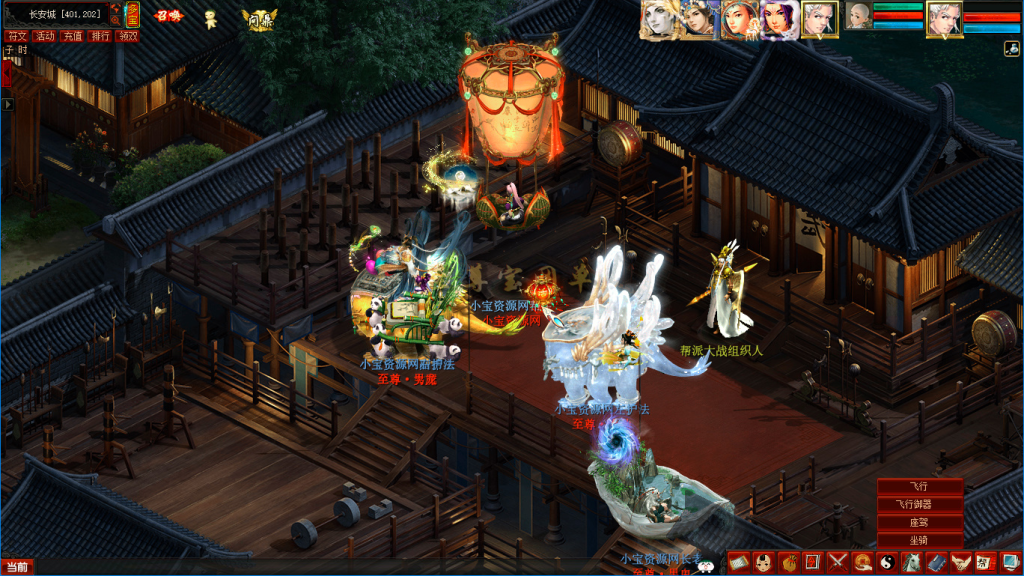
Task: Click the 充值 recharge button
Action: pyautogui.click(x=72, y=36)
